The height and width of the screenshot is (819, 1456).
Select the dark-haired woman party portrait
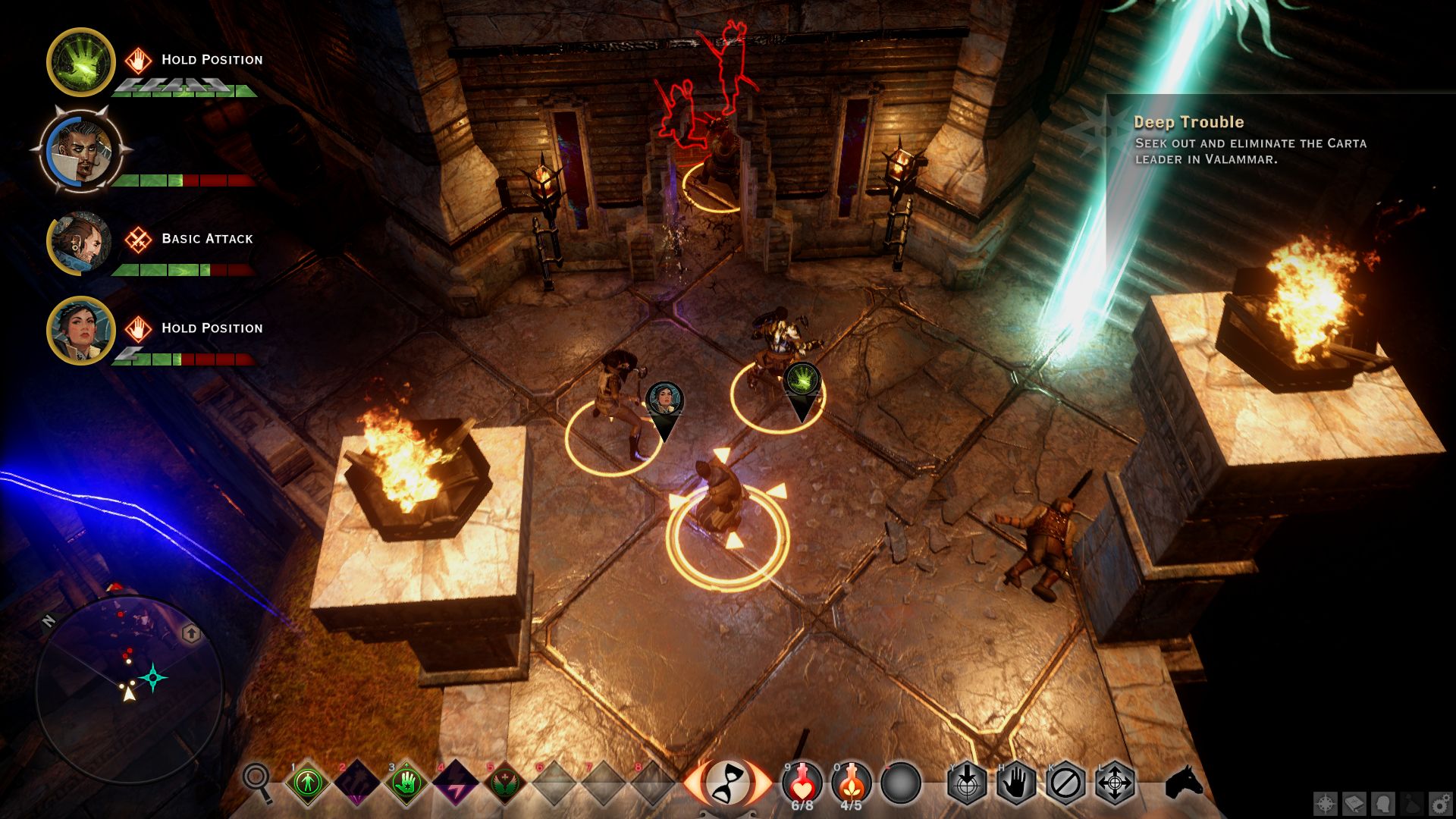point(80,331)
